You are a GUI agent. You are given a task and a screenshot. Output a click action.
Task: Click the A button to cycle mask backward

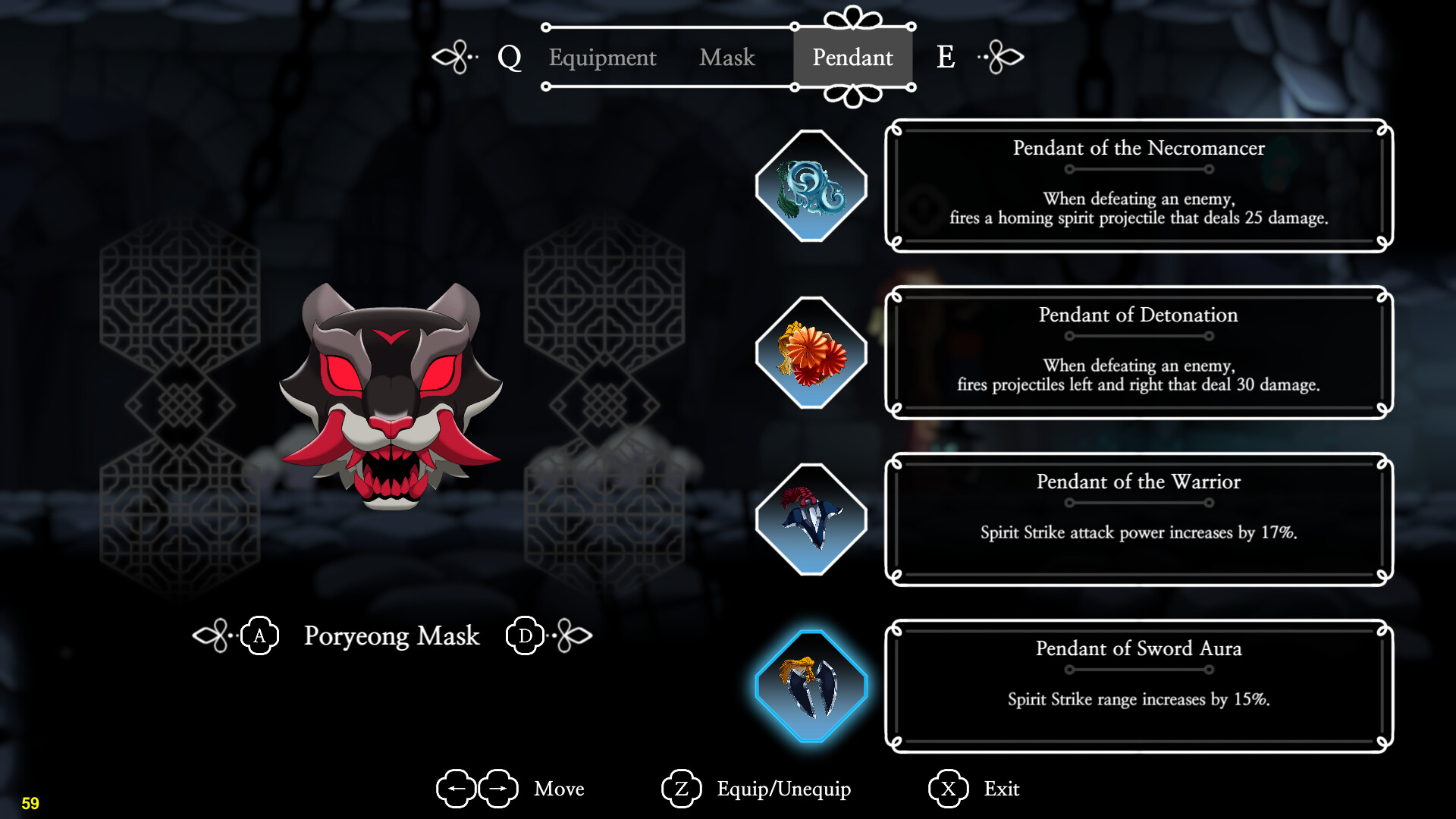click(260, 636)
